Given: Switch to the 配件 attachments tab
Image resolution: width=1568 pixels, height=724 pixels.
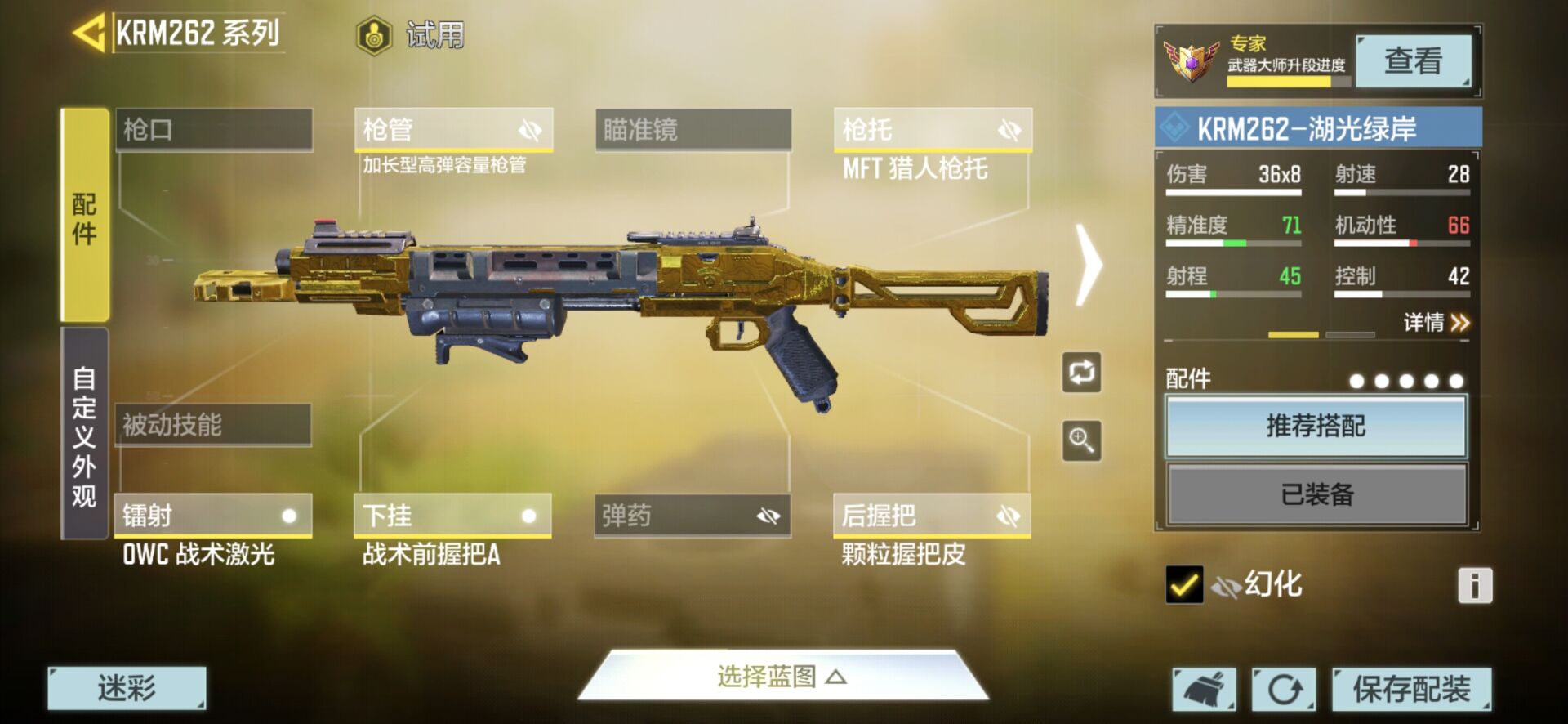Looking at the screenshot, I should point(85,216).
